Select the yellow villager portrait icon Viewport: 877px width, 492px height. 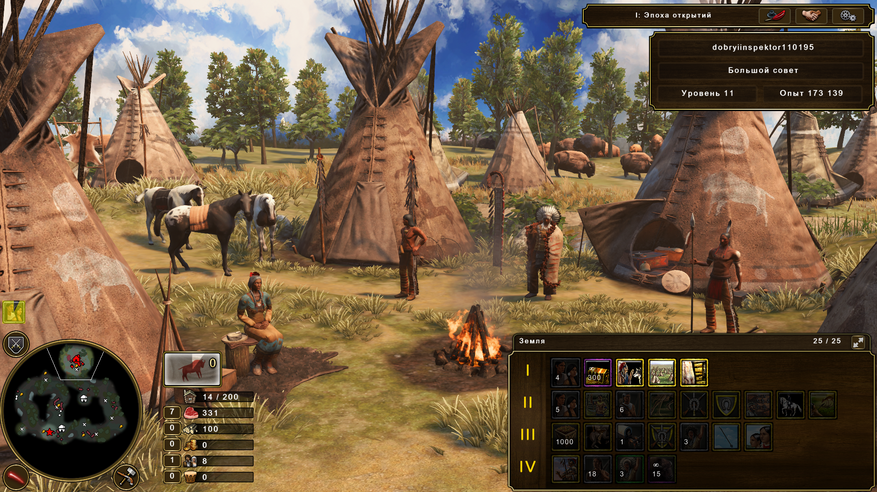[14, 313]
